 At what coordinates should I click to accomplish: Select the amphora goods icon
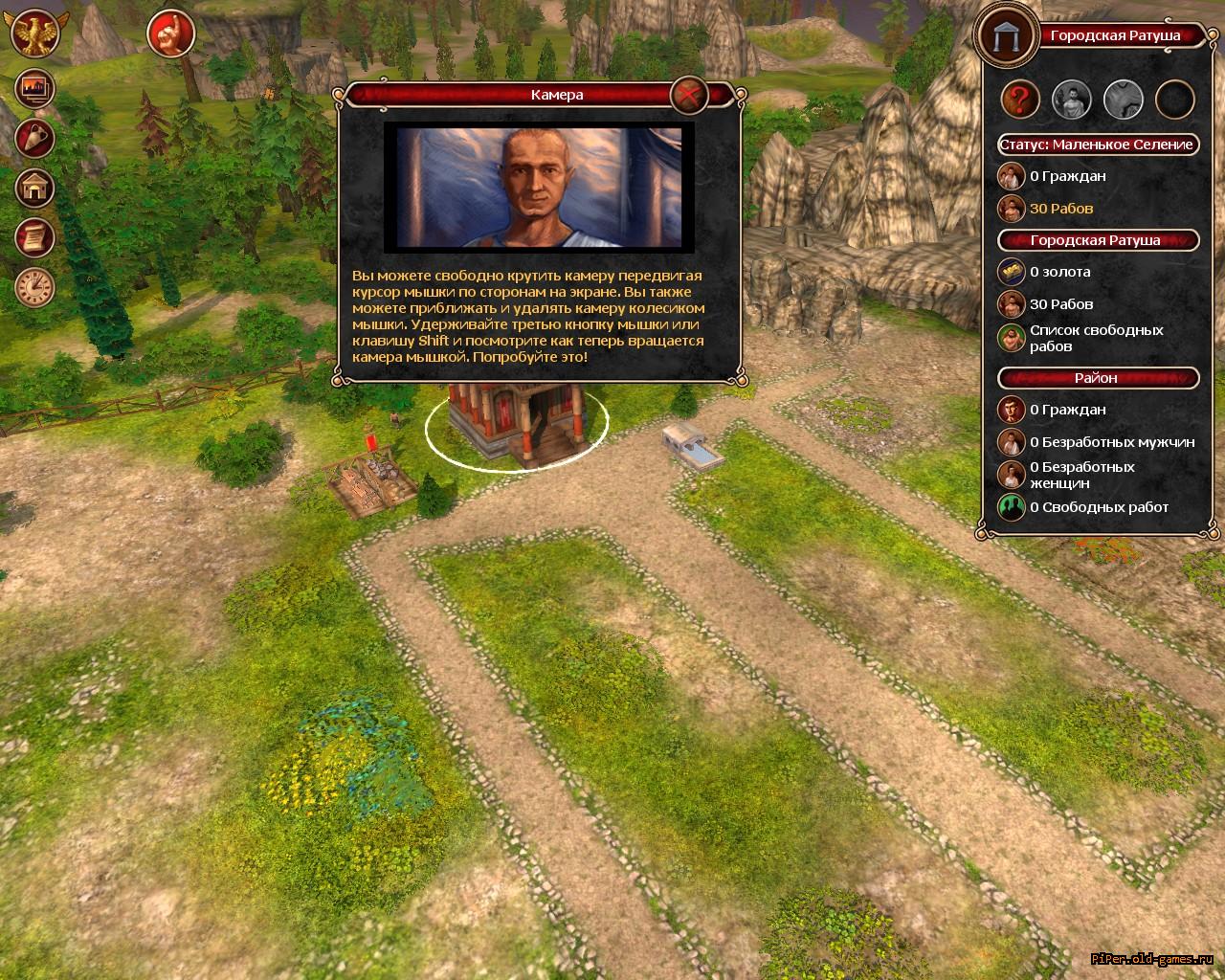pos(34,139)
